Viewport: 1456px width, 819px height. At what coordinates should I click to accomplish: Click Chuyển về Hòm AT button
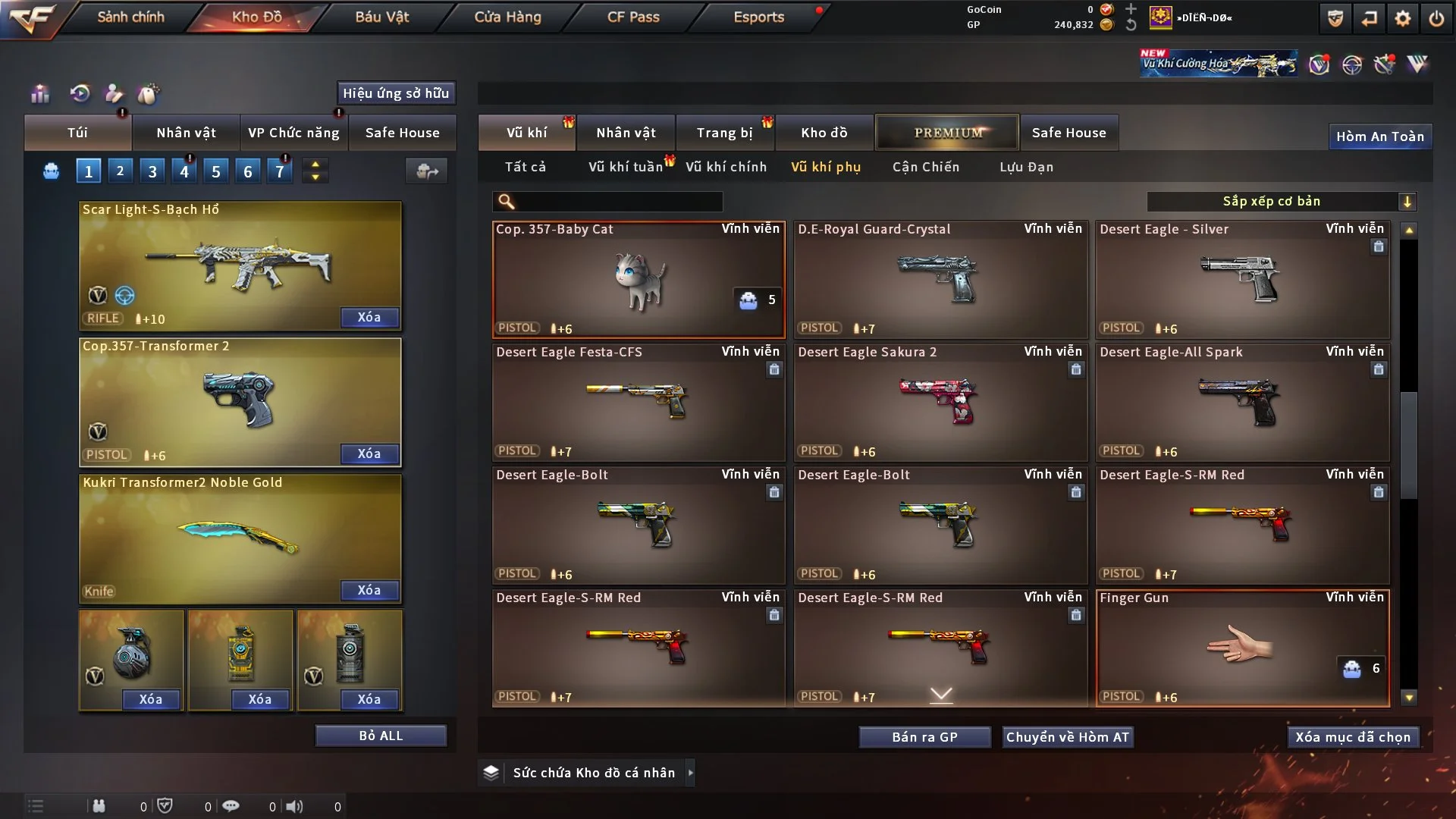coord(1067,737)
